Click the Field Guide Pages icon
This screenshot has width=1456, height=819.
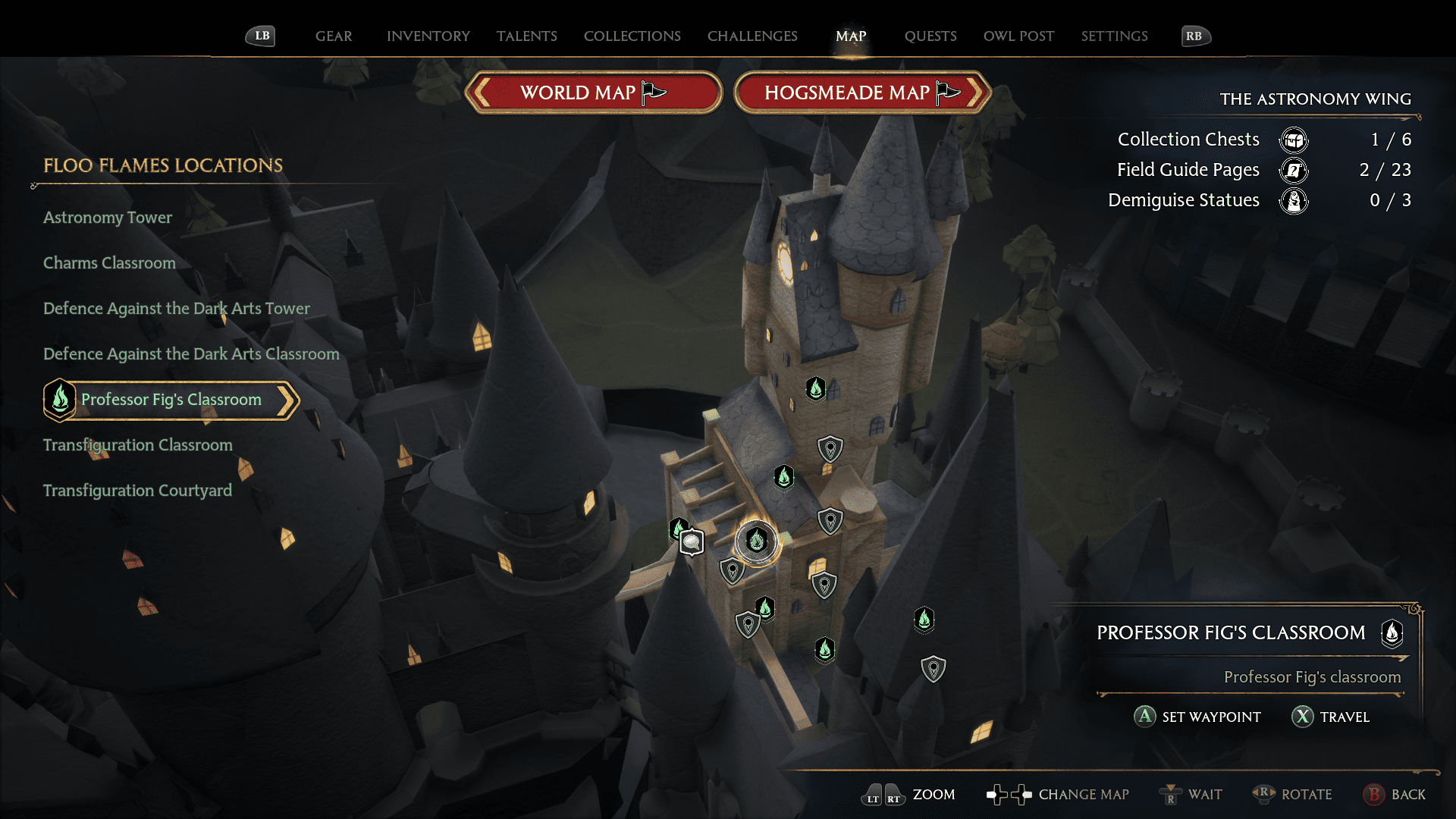point(1294,171)
